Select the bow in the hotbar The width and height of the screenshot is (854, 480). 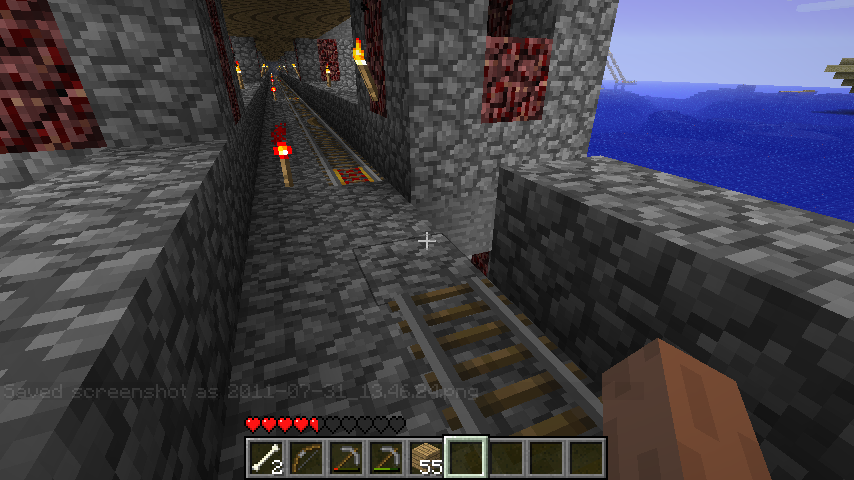click(x=305, y=458)
